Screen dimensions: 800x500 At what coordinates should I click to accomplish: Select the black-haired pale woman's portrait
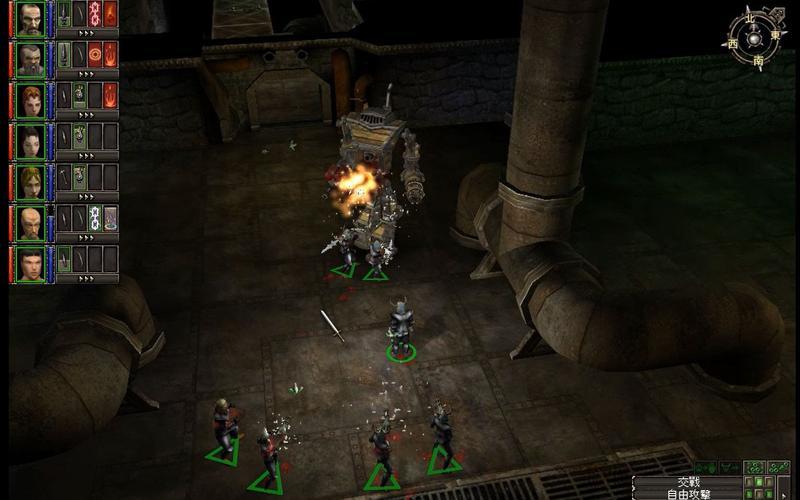30,139
